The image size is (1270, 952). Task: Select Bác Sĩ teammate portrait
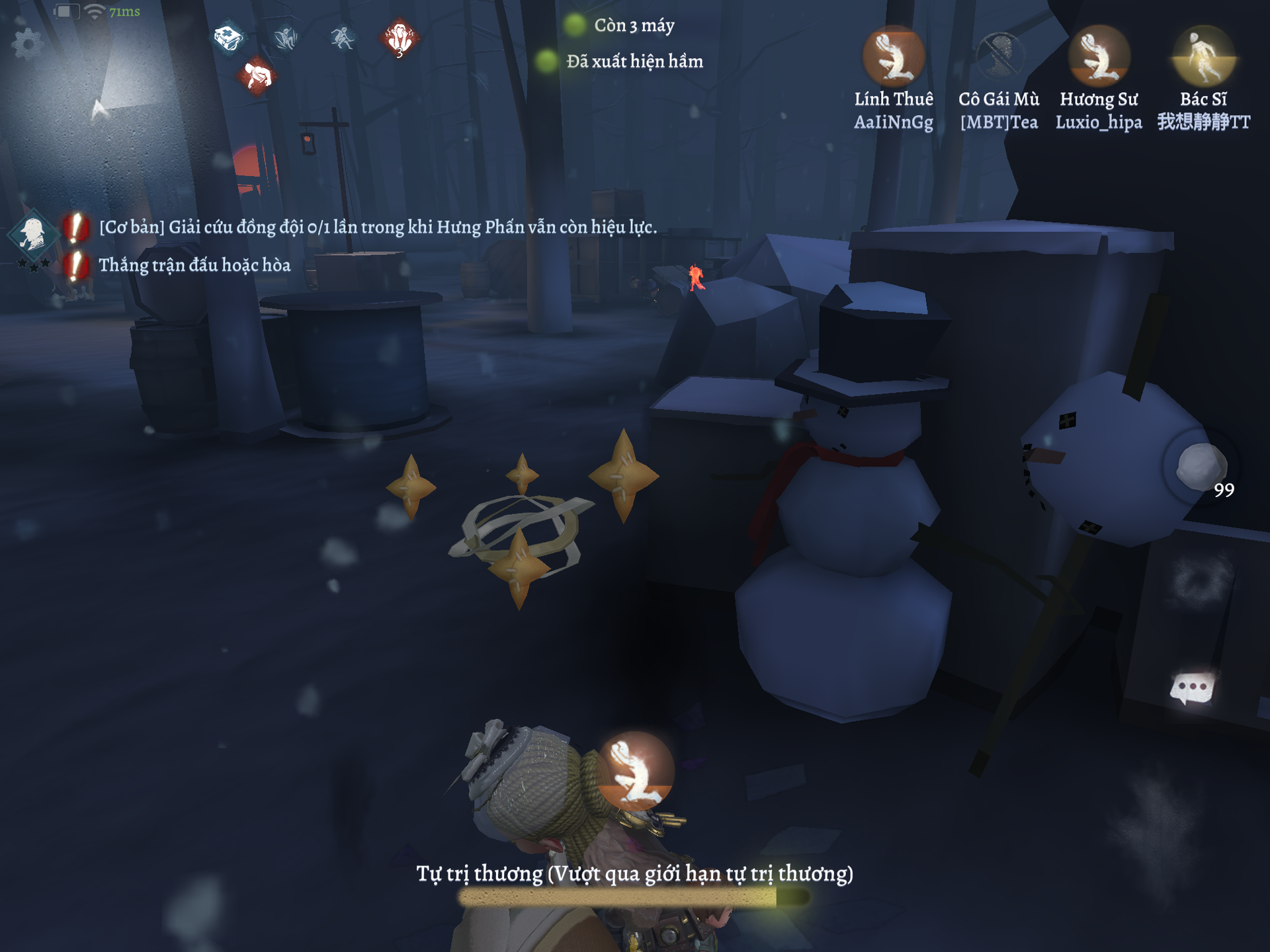point(1203,57)
